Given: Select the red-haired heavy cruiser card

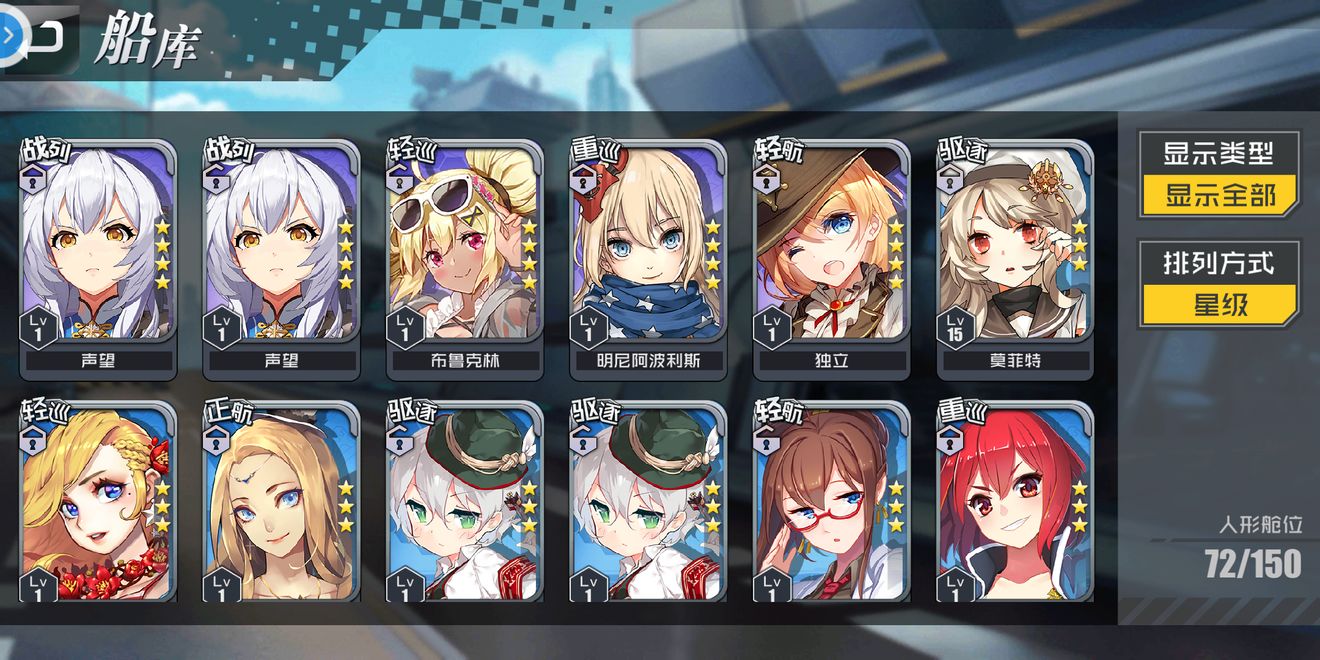Looking at the screenshot, I should coord(1015,500).
